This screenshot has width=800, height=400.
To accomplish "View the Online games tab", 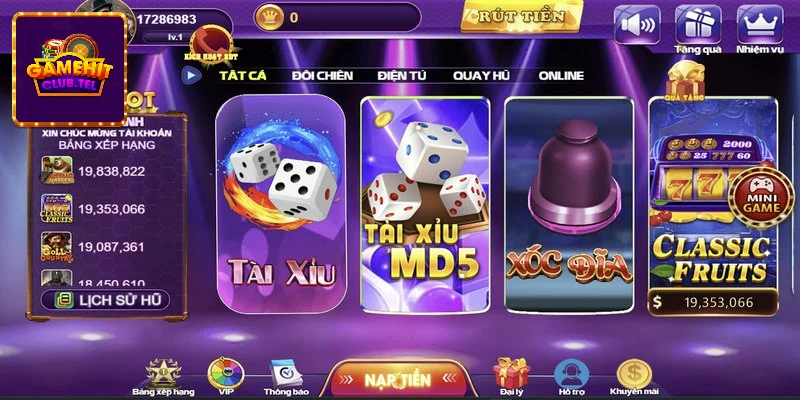I will (x=561, y=75).
